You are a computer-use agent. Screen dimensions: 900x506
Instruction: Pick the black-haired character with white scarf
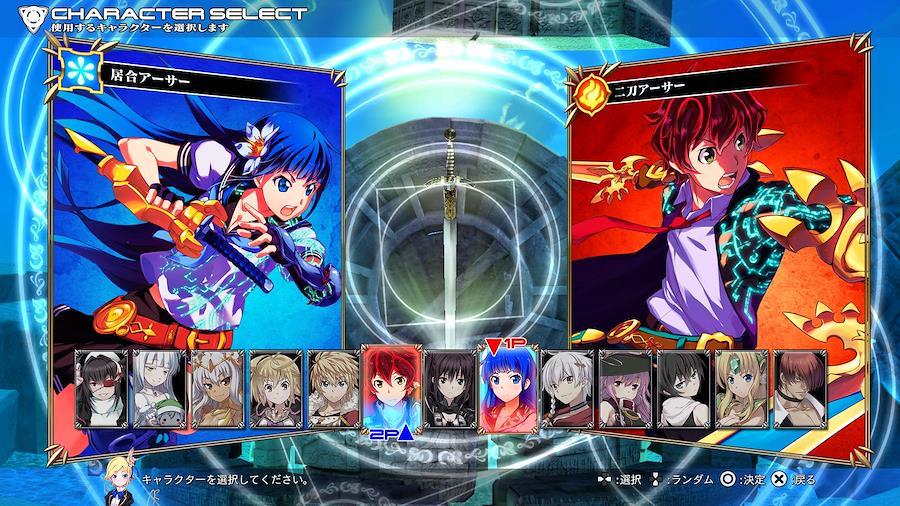683,389
